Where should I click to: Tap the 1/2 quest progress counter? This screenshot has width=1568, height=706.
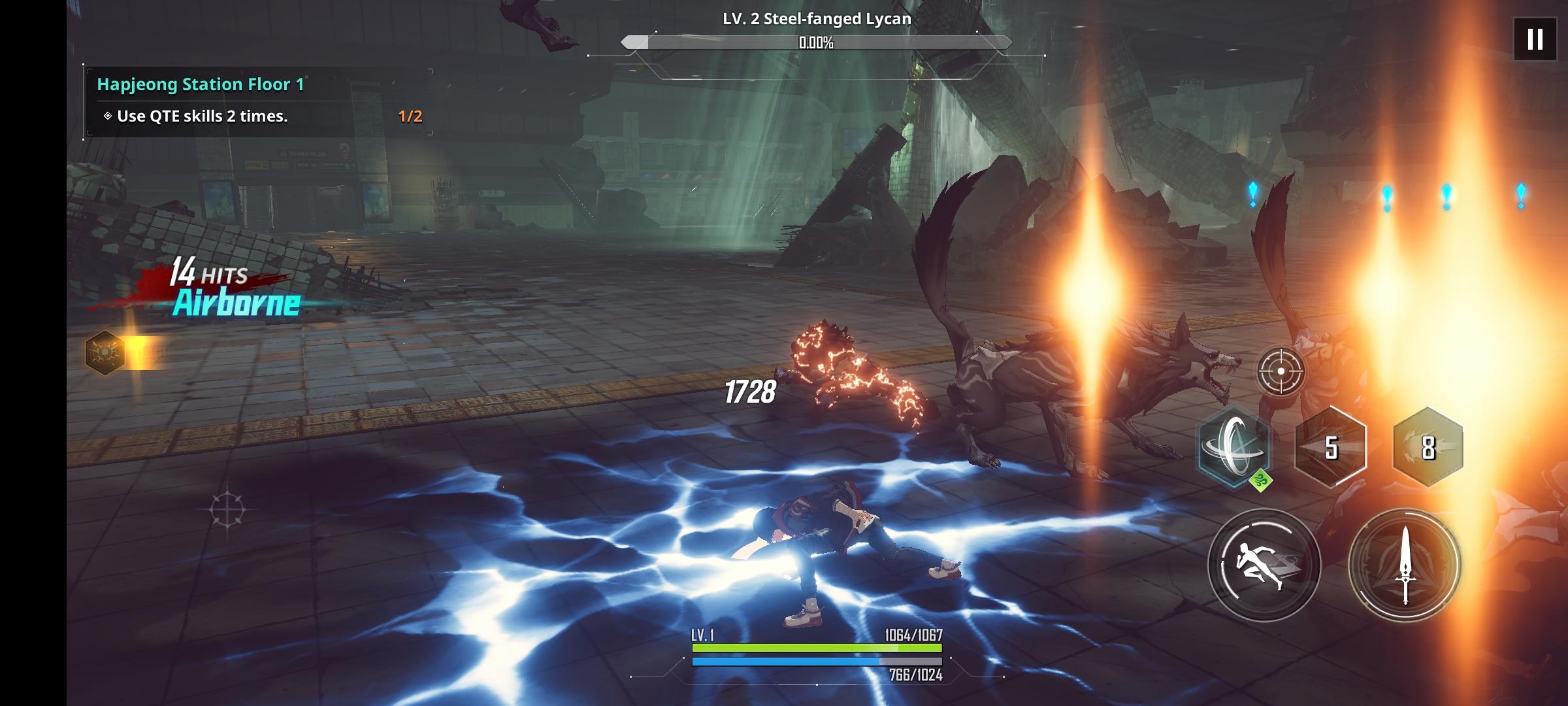tap(408, 116)
